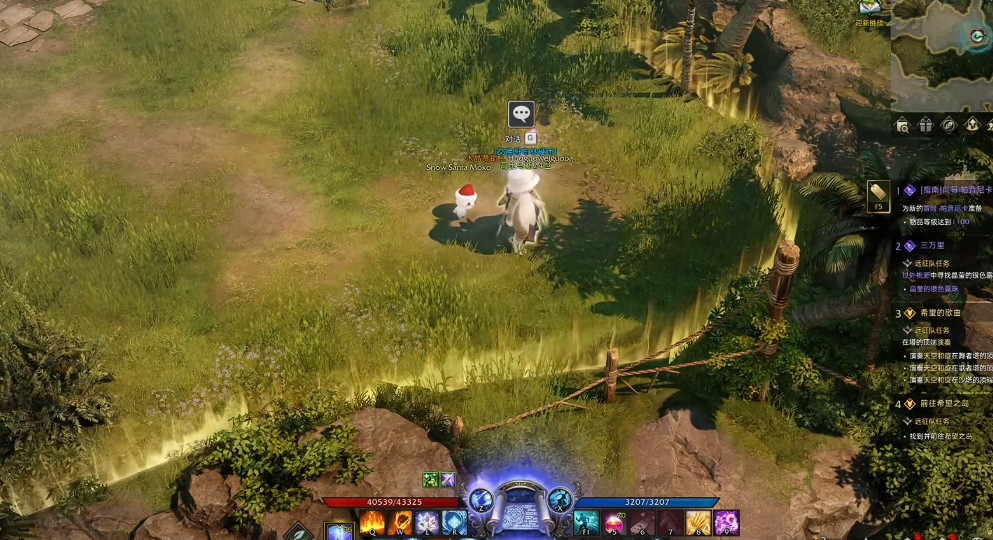Activate the X identity orb
993x540 pixels.
(x=560, y=498)
